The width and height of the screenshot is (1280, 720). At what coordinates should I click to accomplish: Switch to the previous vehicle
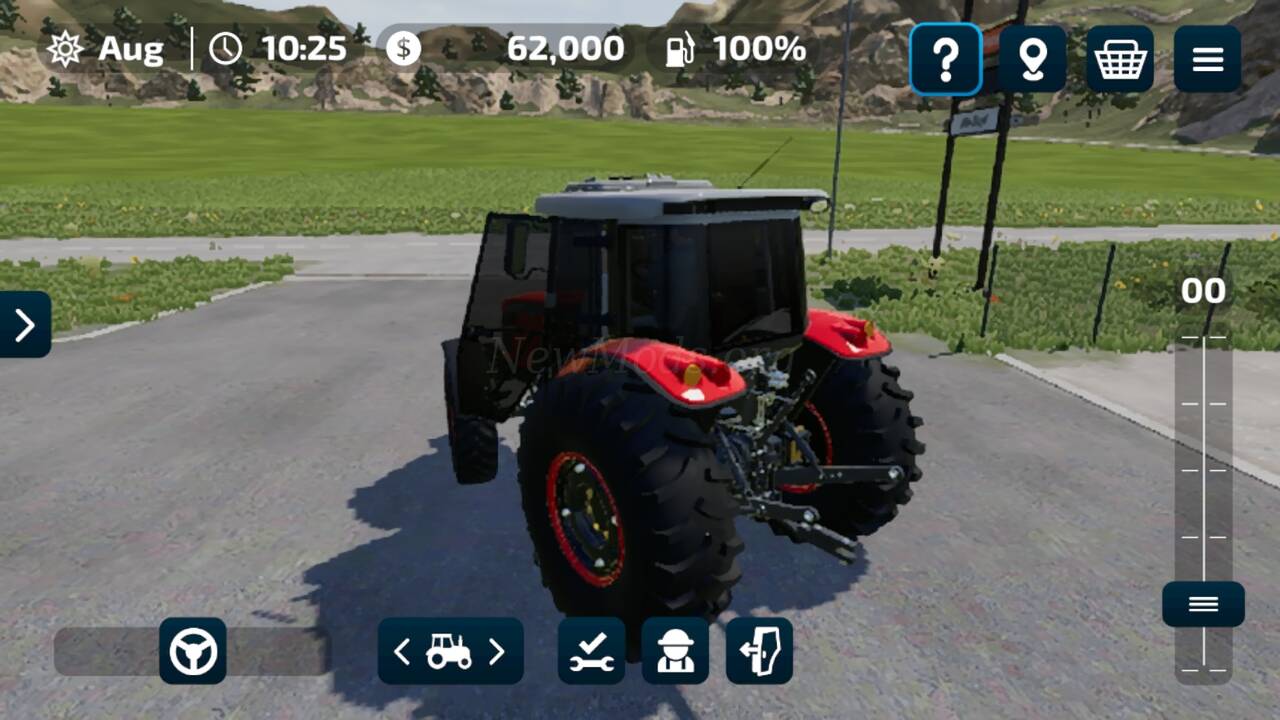coord(402,652)
